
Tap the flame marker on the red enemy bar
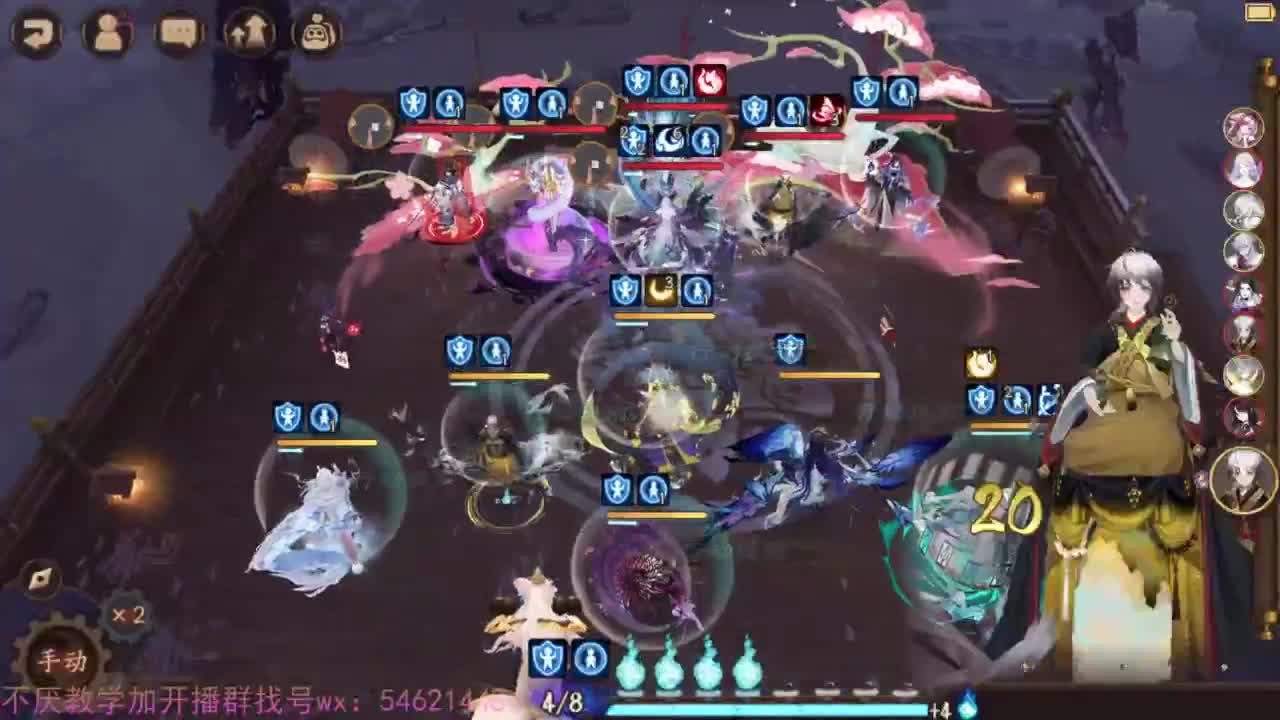coord(712,80)
